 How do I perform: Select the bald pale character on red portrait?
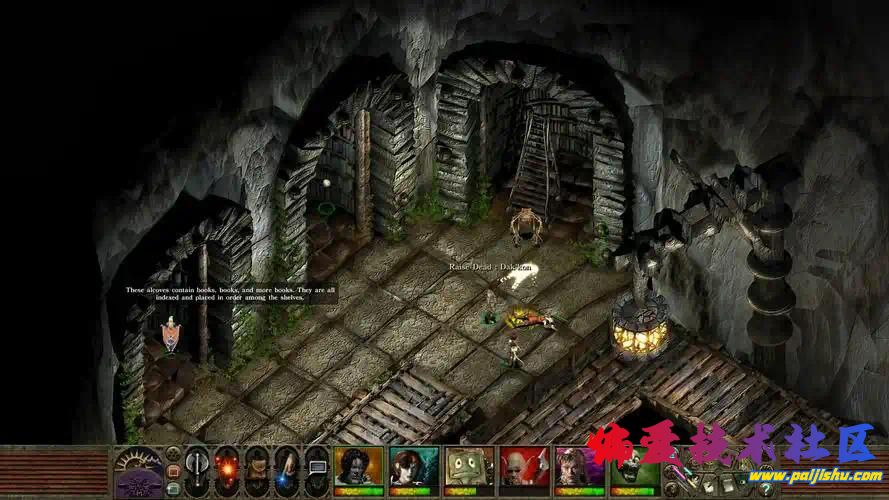(524, 466)
